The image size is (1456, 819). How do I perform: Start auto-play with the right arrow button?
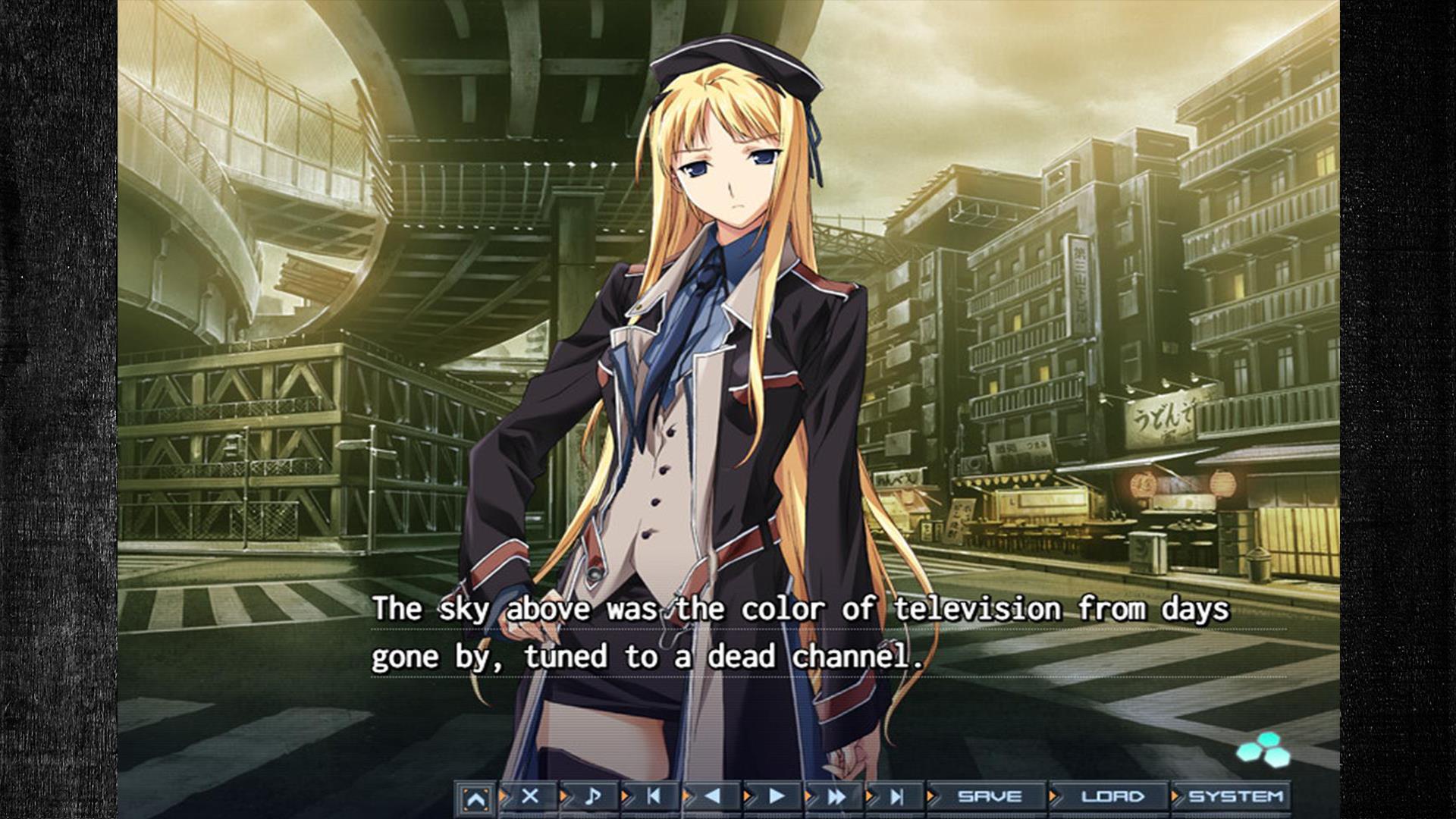(x=776, y=796)
